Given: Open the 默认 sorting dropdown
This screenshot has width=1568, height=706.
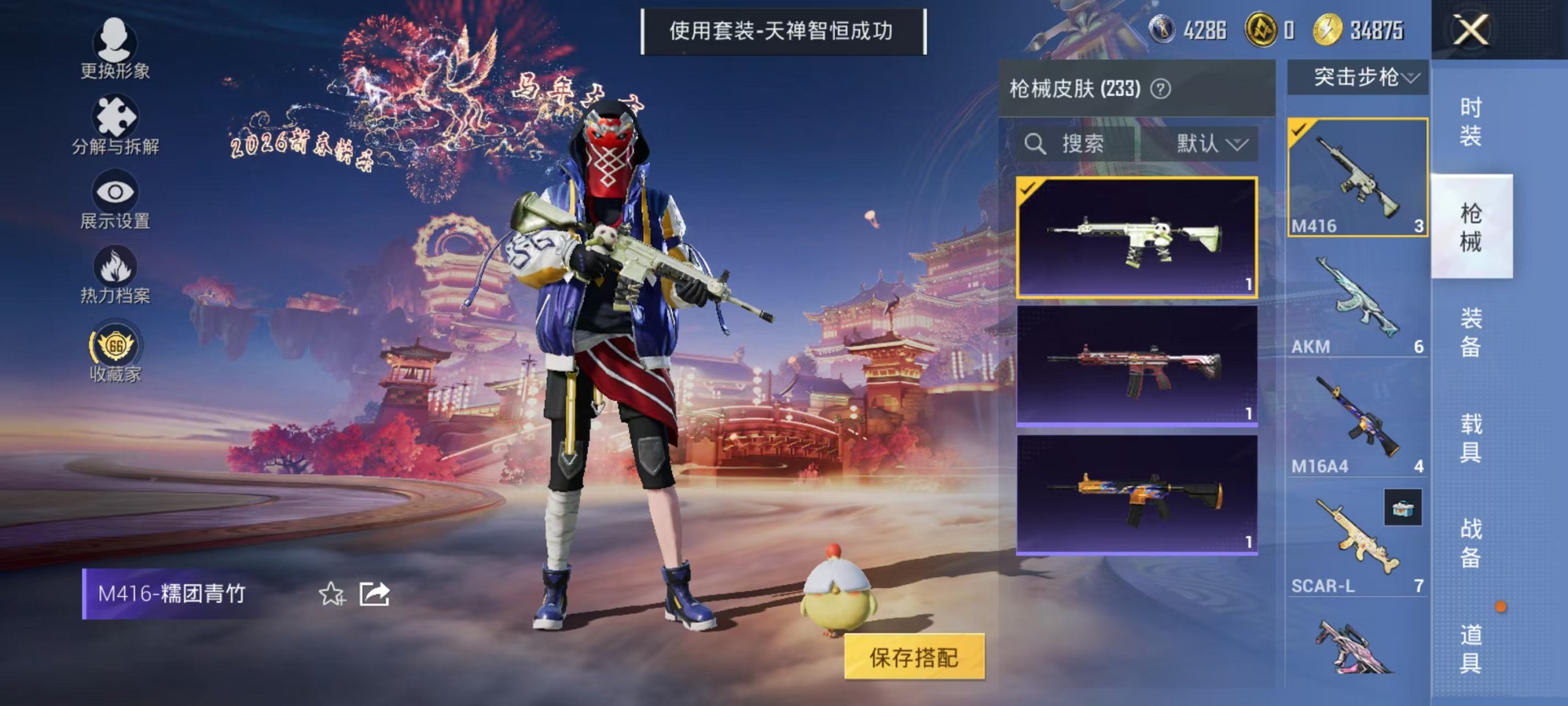Looking at the screenshot, I should pyautogui.click(x=1210, y=143).
